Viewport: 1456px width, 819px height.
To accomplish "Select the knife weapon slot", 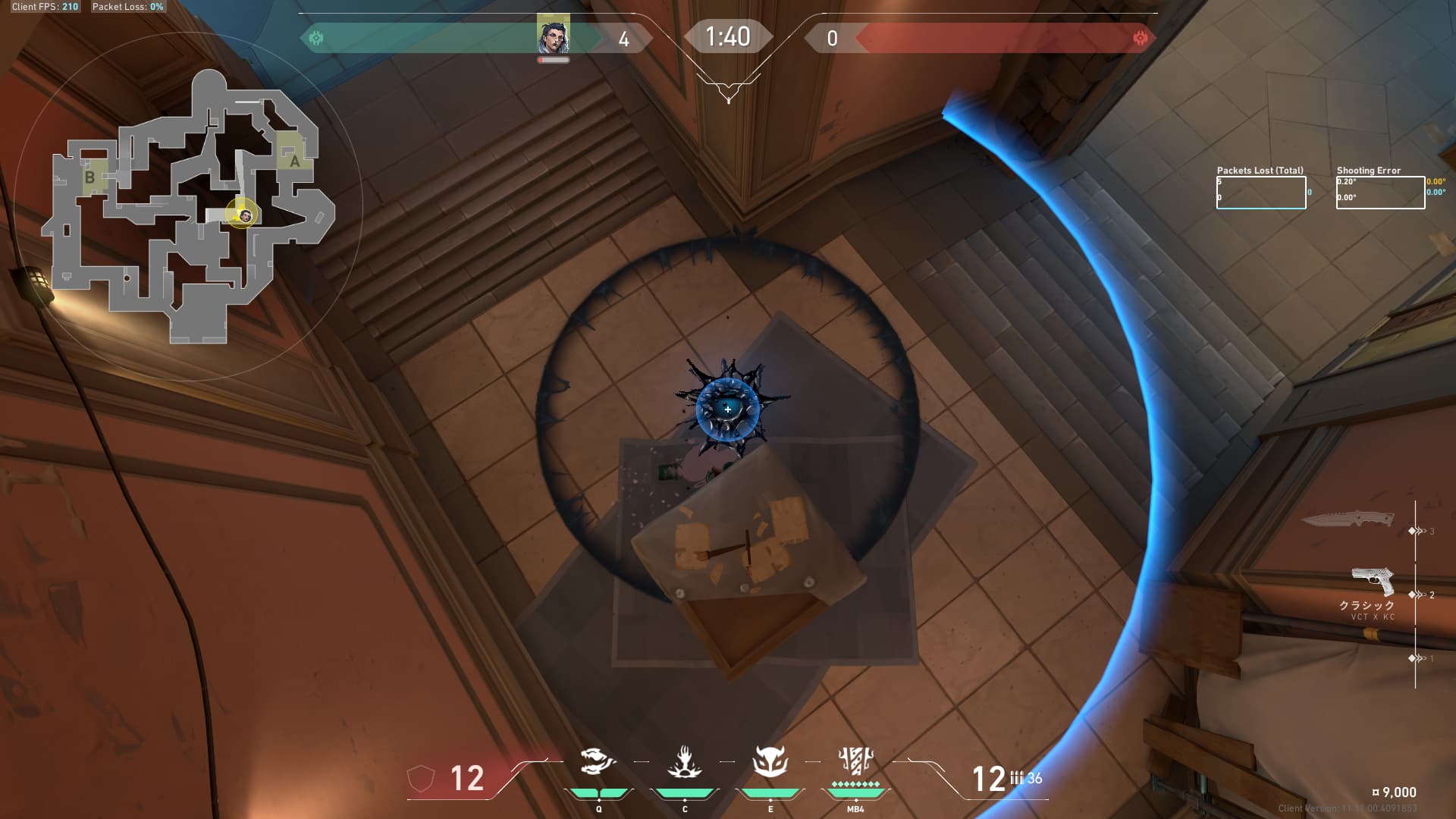I will tap(1348, 519).
